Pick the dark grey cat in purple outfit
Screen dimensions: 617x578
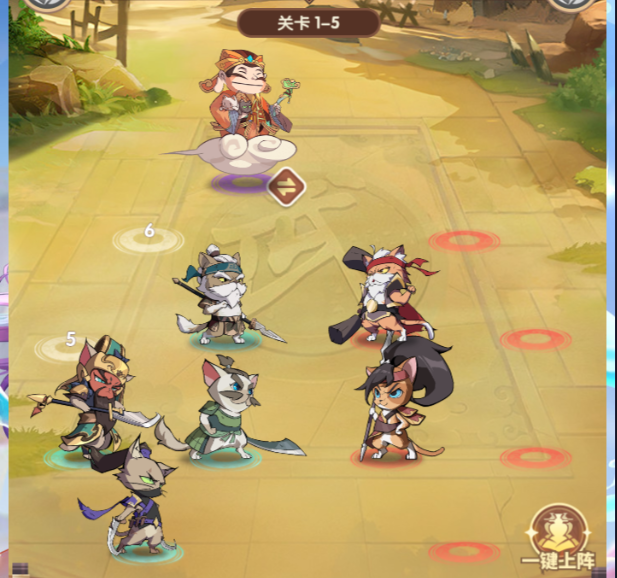pos(142,500)
